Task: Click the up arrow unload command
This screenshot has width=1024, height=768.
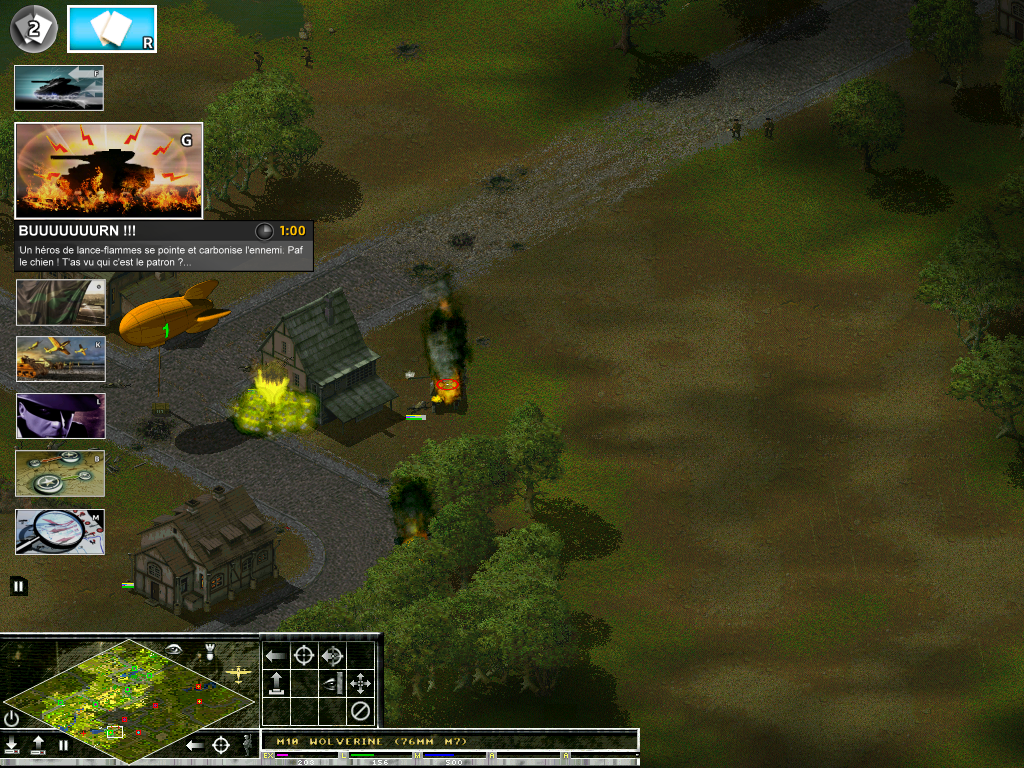Action: click(276, 684)
